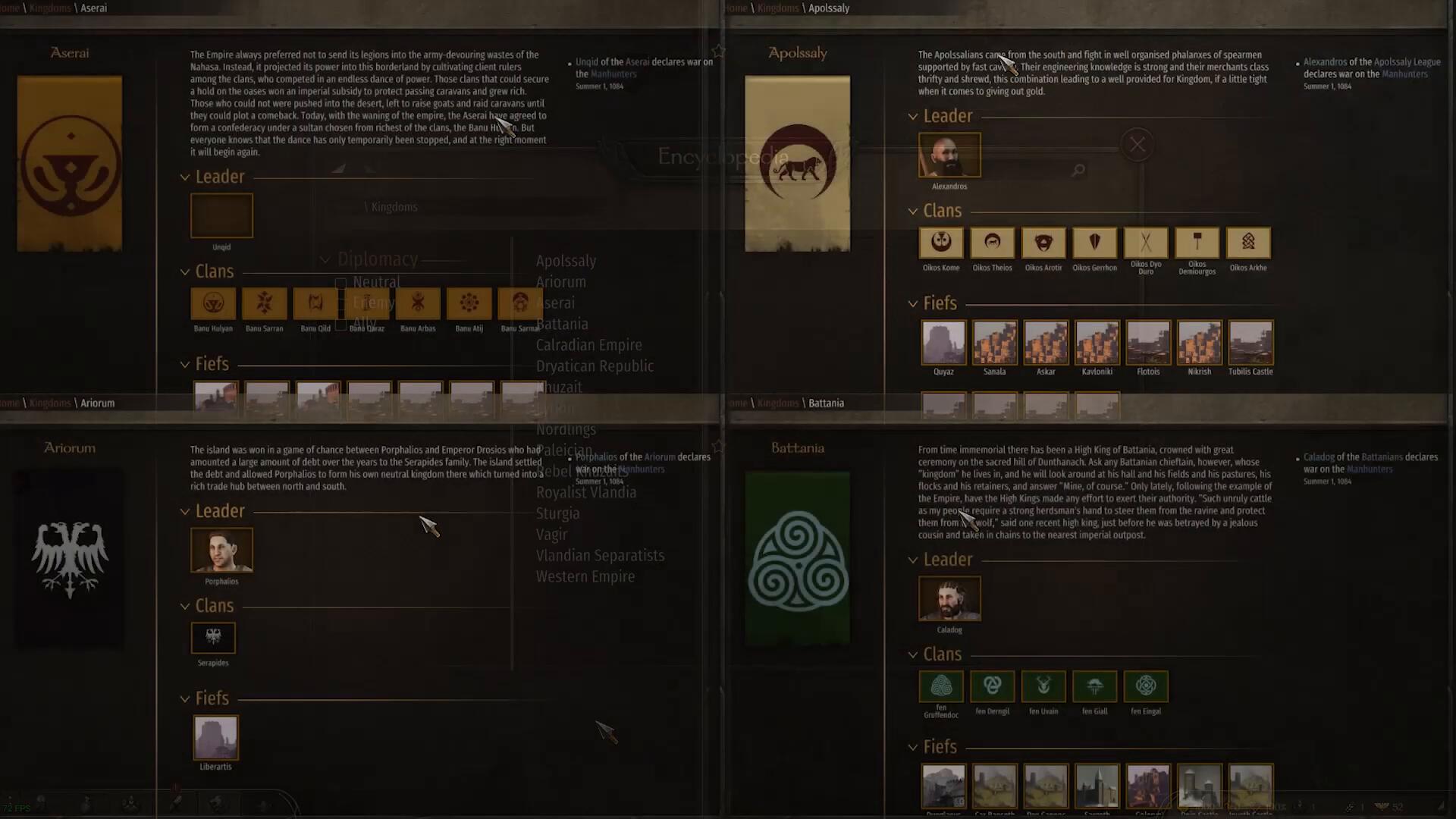Select the fen Gruffendoc clan icon

point(941,686)
